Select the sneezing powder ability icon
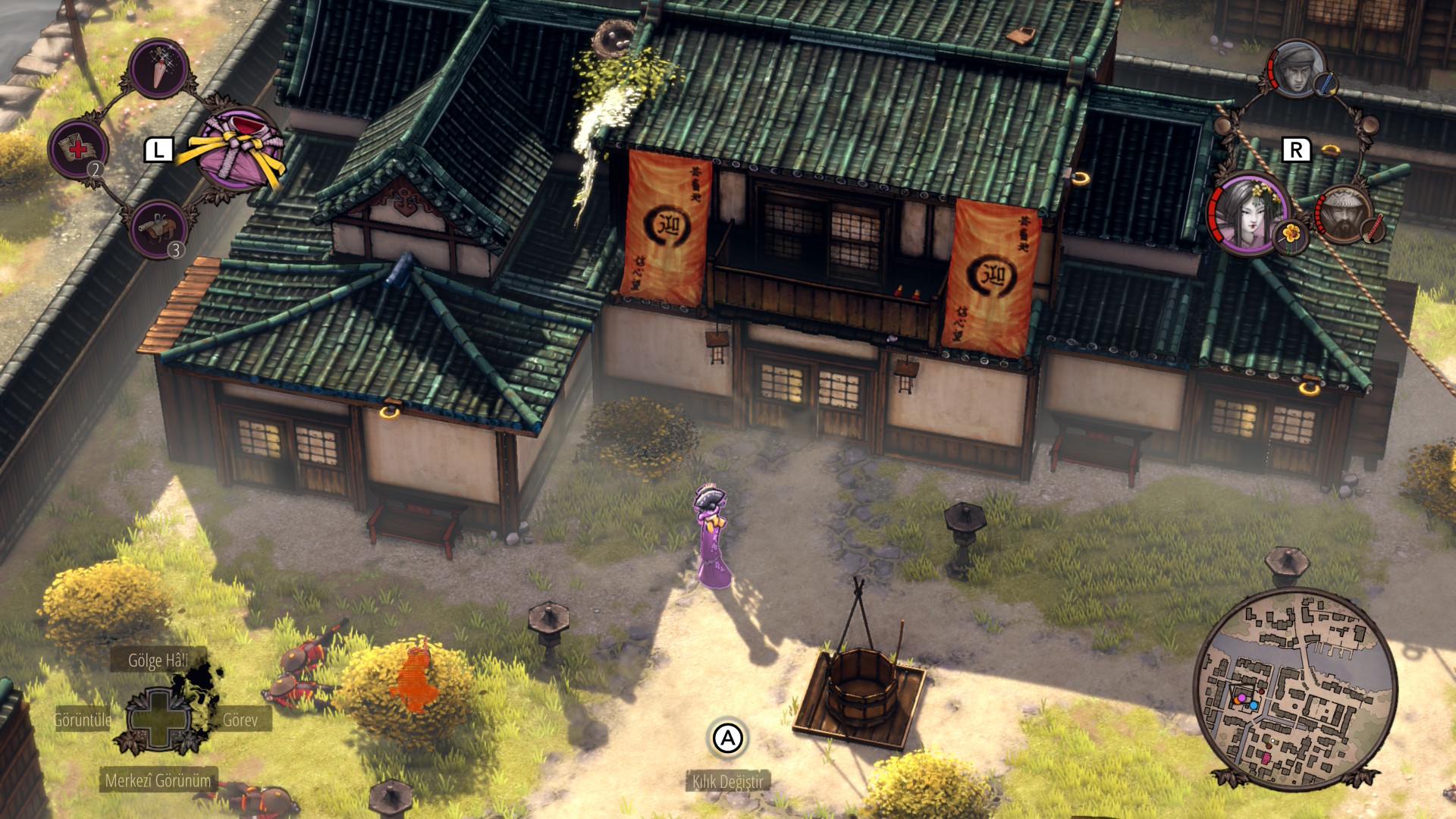 click(158, 69)
